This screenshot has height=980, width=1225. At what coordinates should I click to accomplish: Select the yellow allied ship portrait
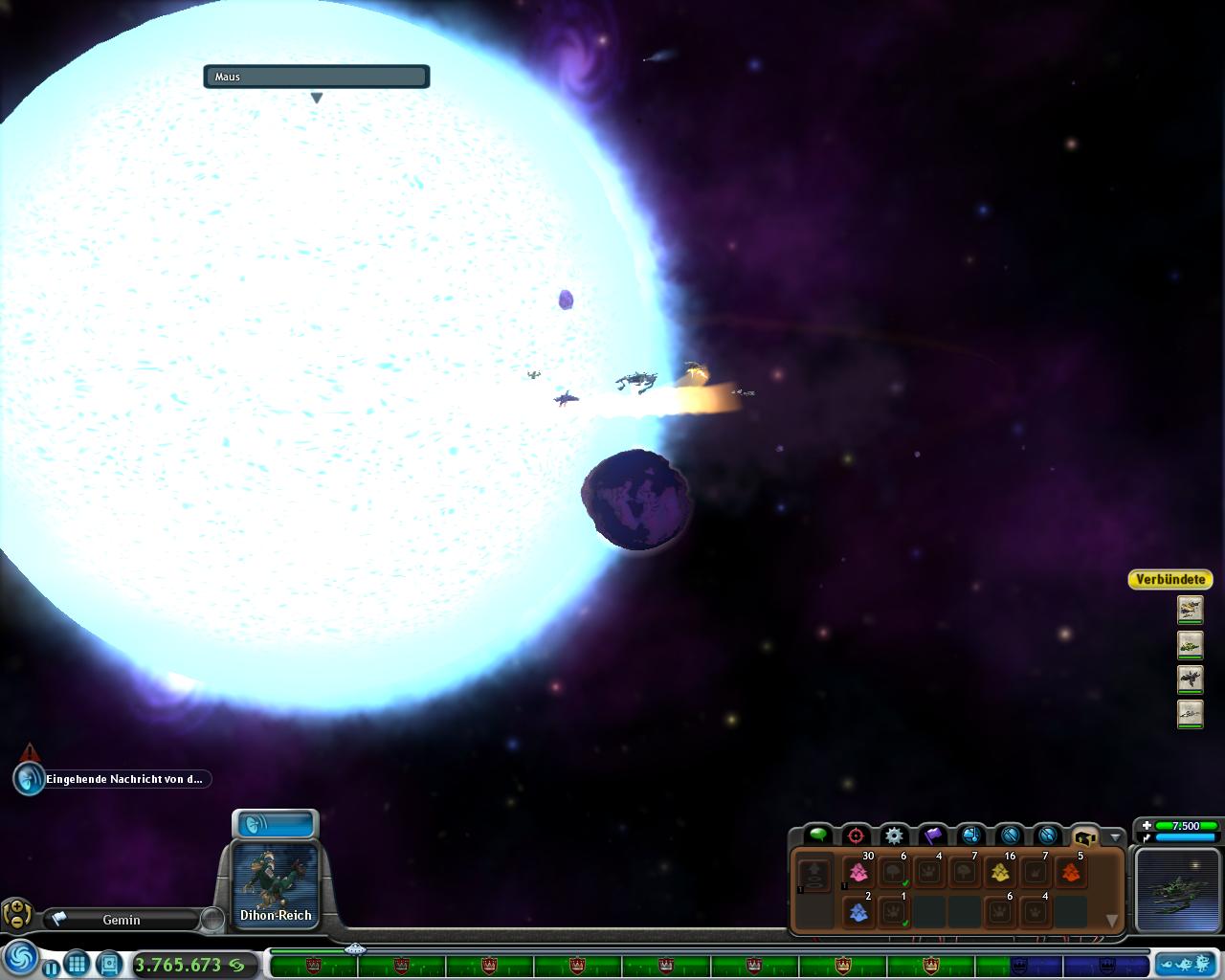1190,609
